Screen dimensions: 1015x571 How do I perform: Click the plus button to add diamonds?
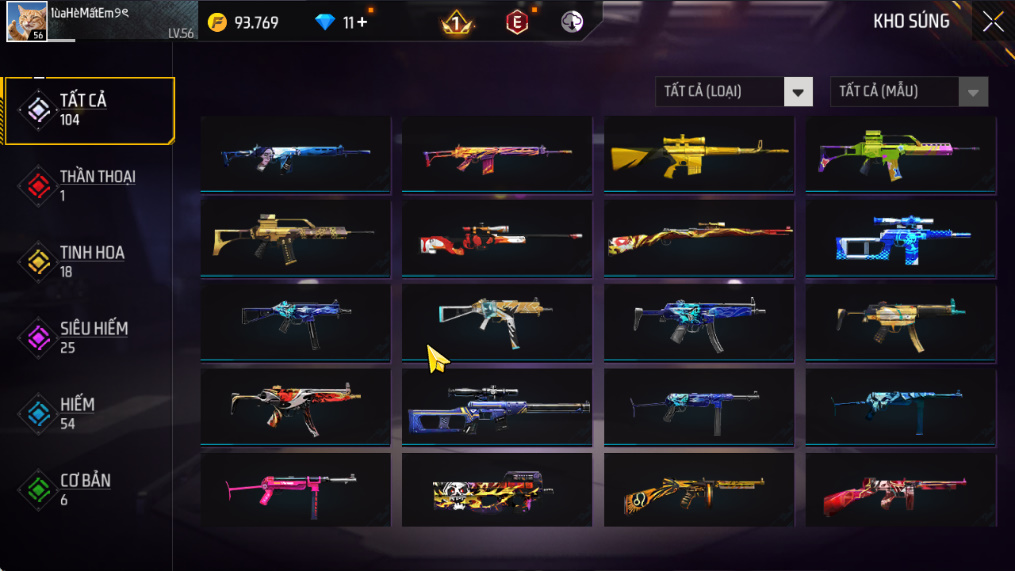pyautogui.click(x=361, y=22)
